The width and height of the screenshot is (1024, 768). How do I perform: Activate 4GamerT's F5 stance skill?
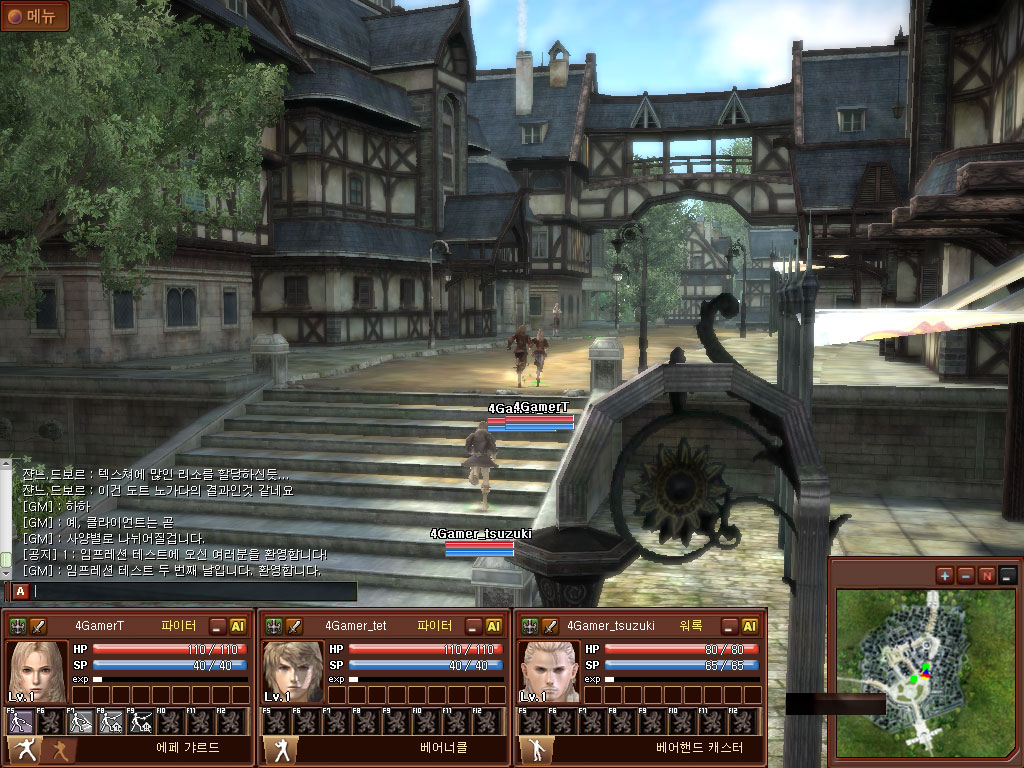coord(22,722)
